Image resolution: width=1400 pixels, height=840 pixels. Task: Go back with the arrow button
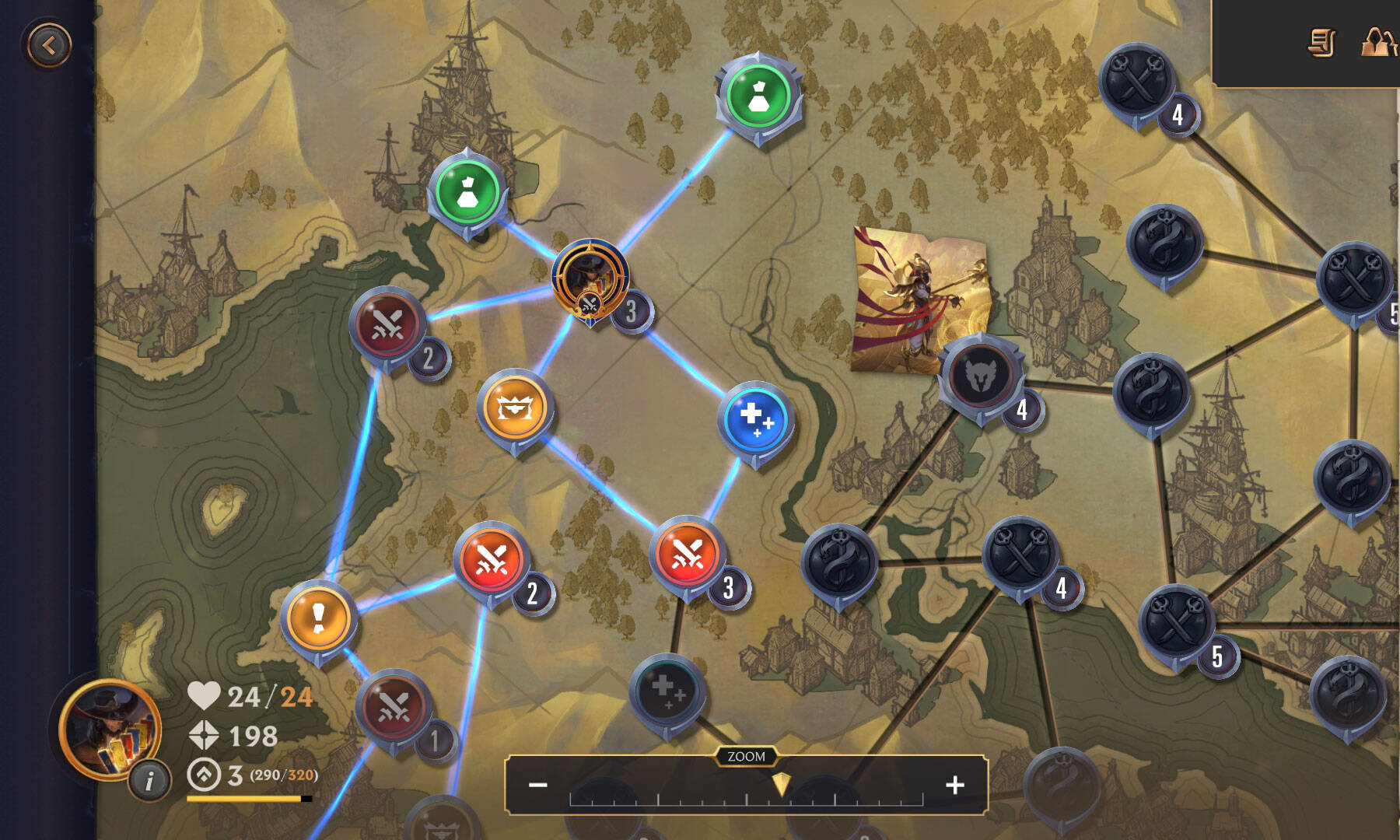49,45
